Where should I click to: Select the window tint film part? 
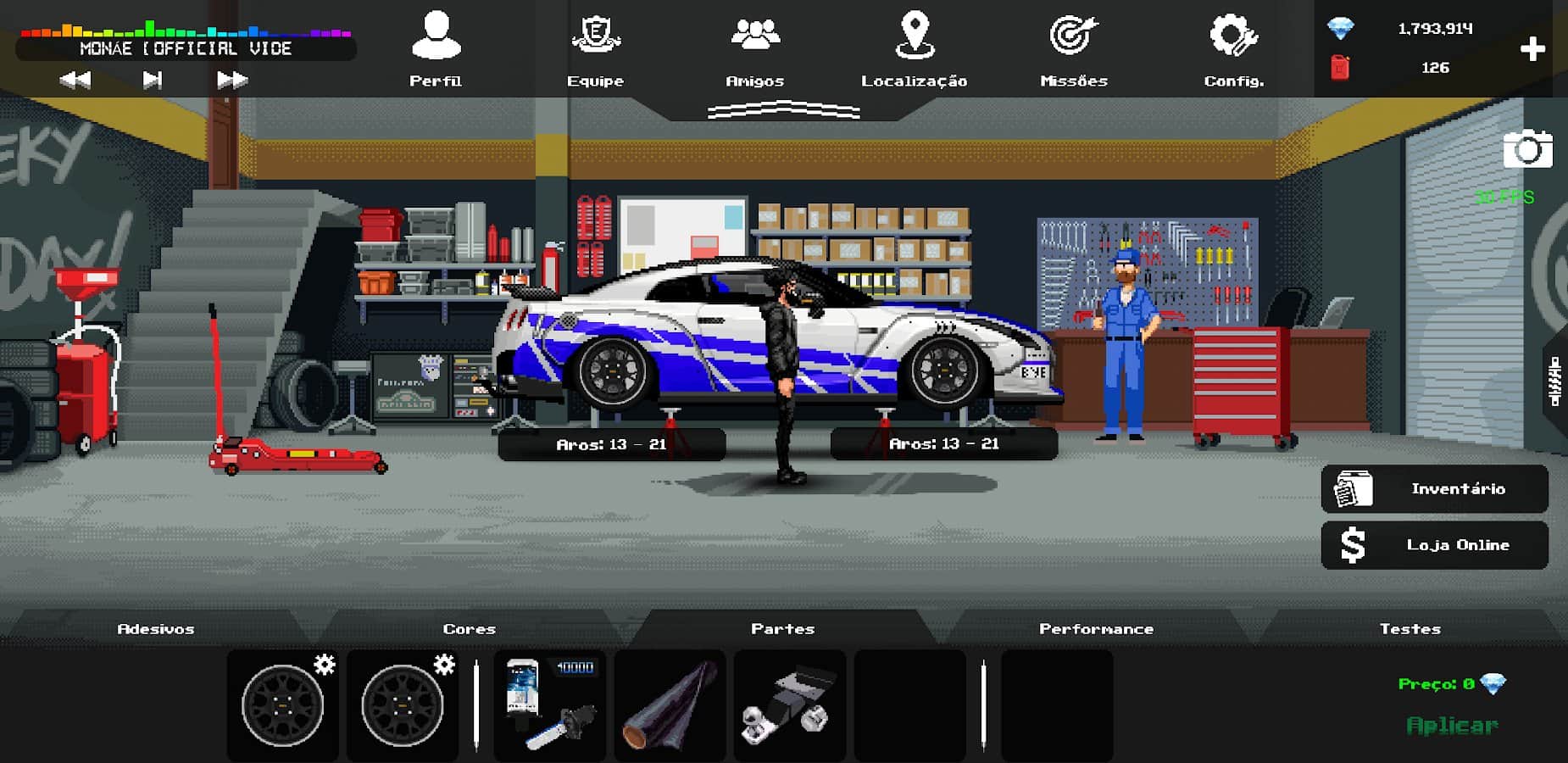pyautogui.click(x=670, y=705)
